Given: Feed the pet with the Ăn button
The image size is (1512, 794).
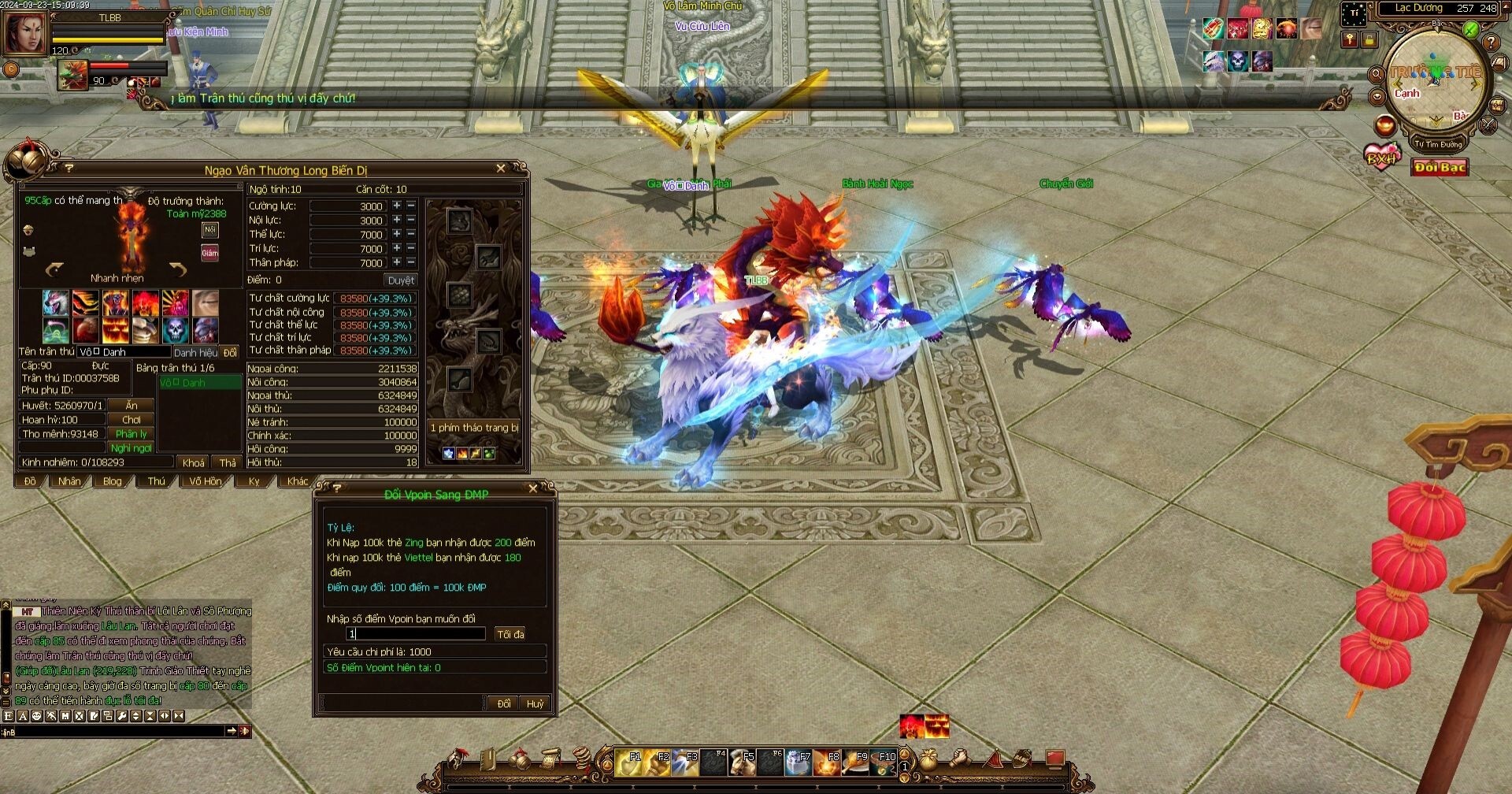Looking at the screenshot, I should tap(132, 406).
